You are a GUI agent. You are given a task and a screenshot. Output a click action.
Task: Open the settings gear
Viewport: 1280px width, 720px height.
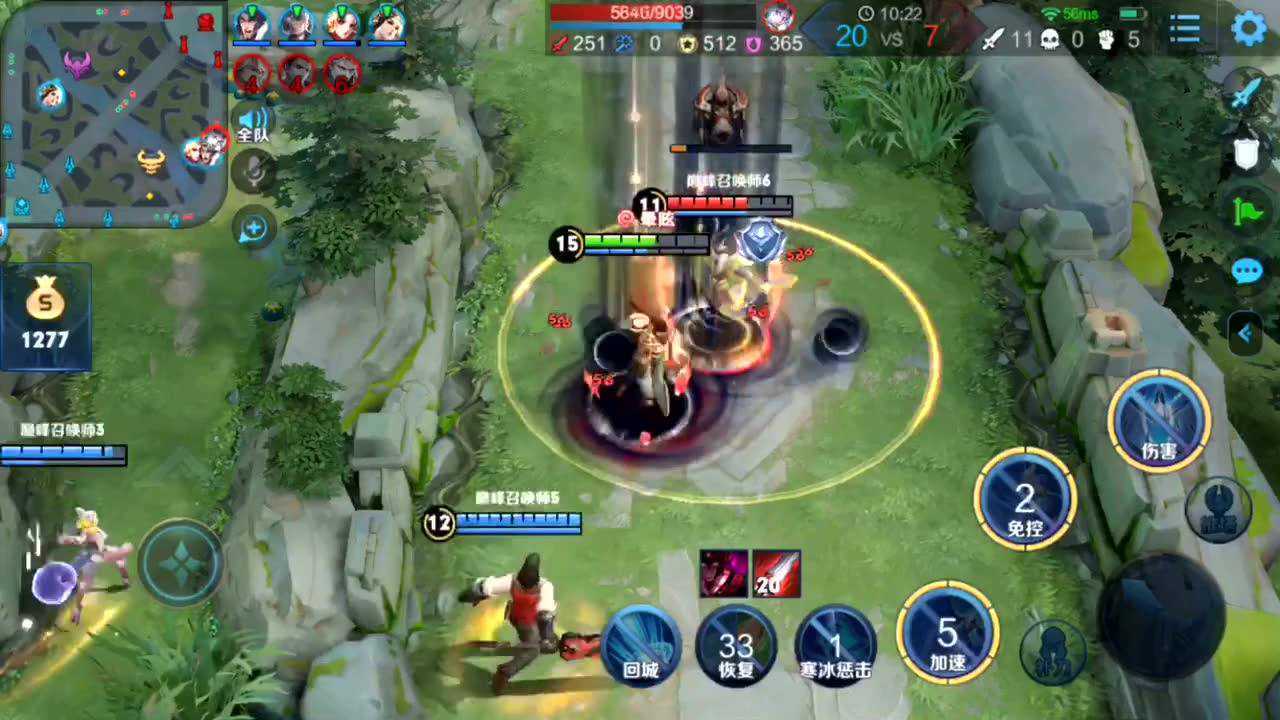[1249, 29]
